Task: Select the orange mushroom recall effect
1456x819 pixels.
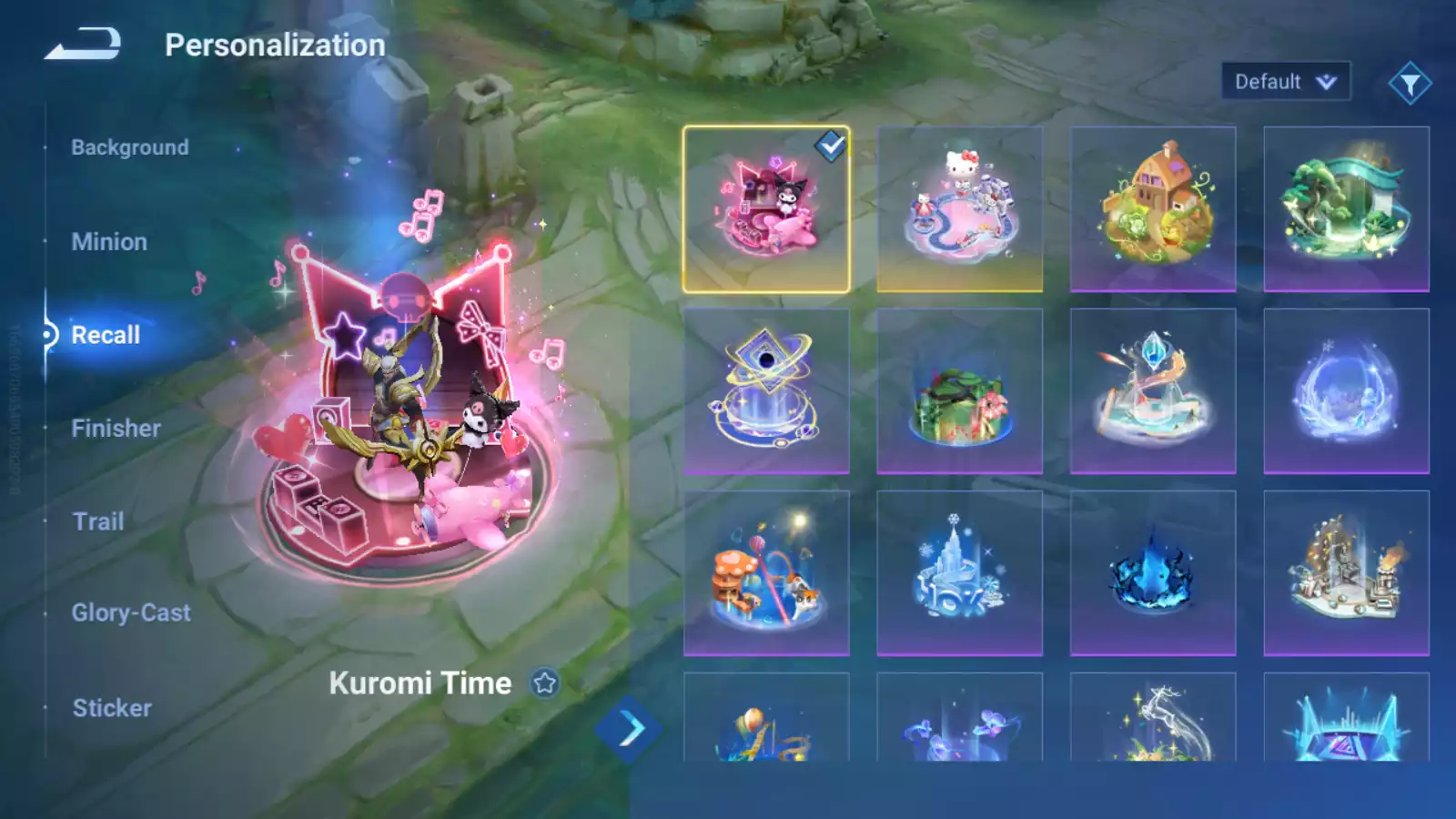Action: coord(766,573)
